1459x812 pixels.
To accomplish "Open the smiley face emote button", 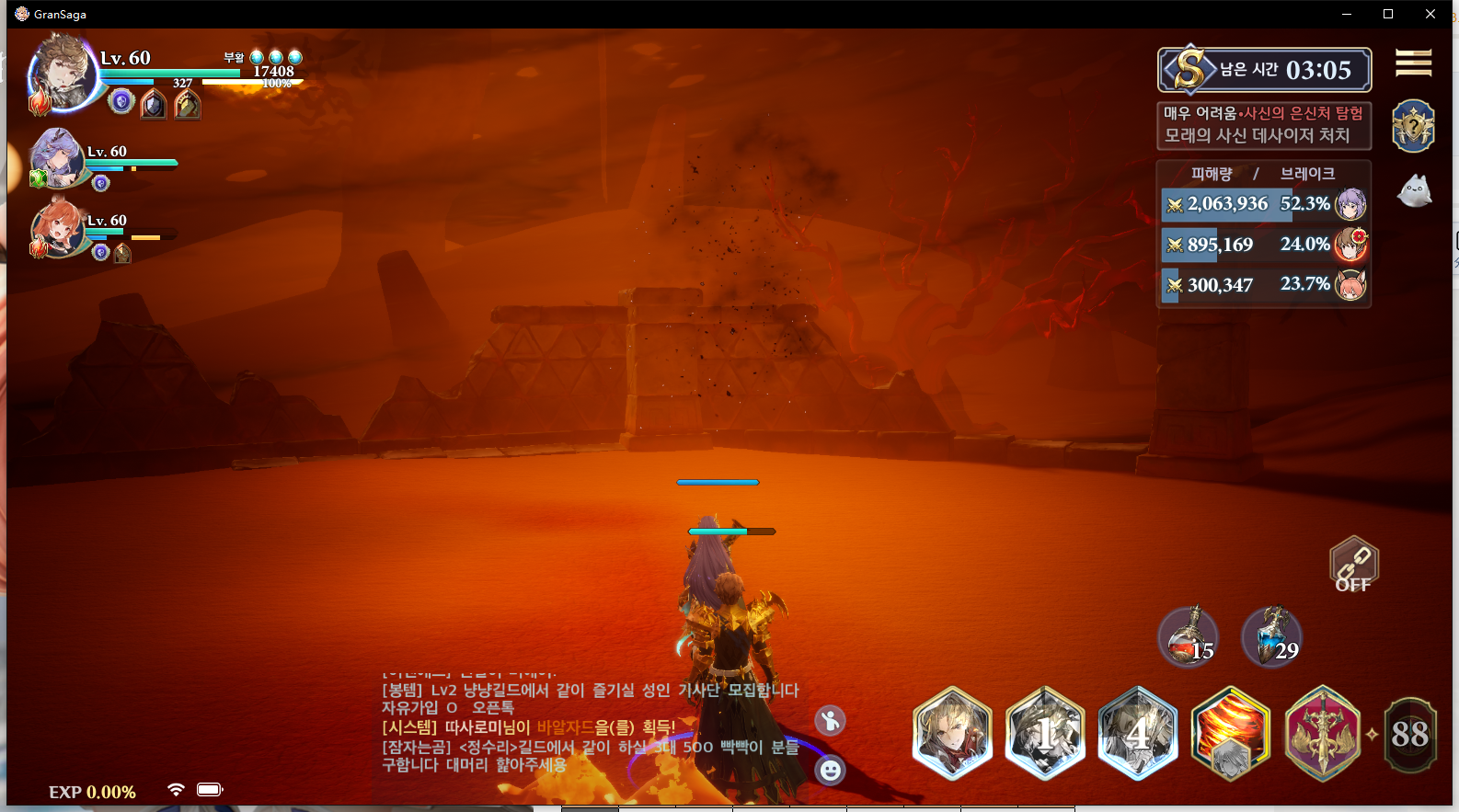I will point(830,770).
